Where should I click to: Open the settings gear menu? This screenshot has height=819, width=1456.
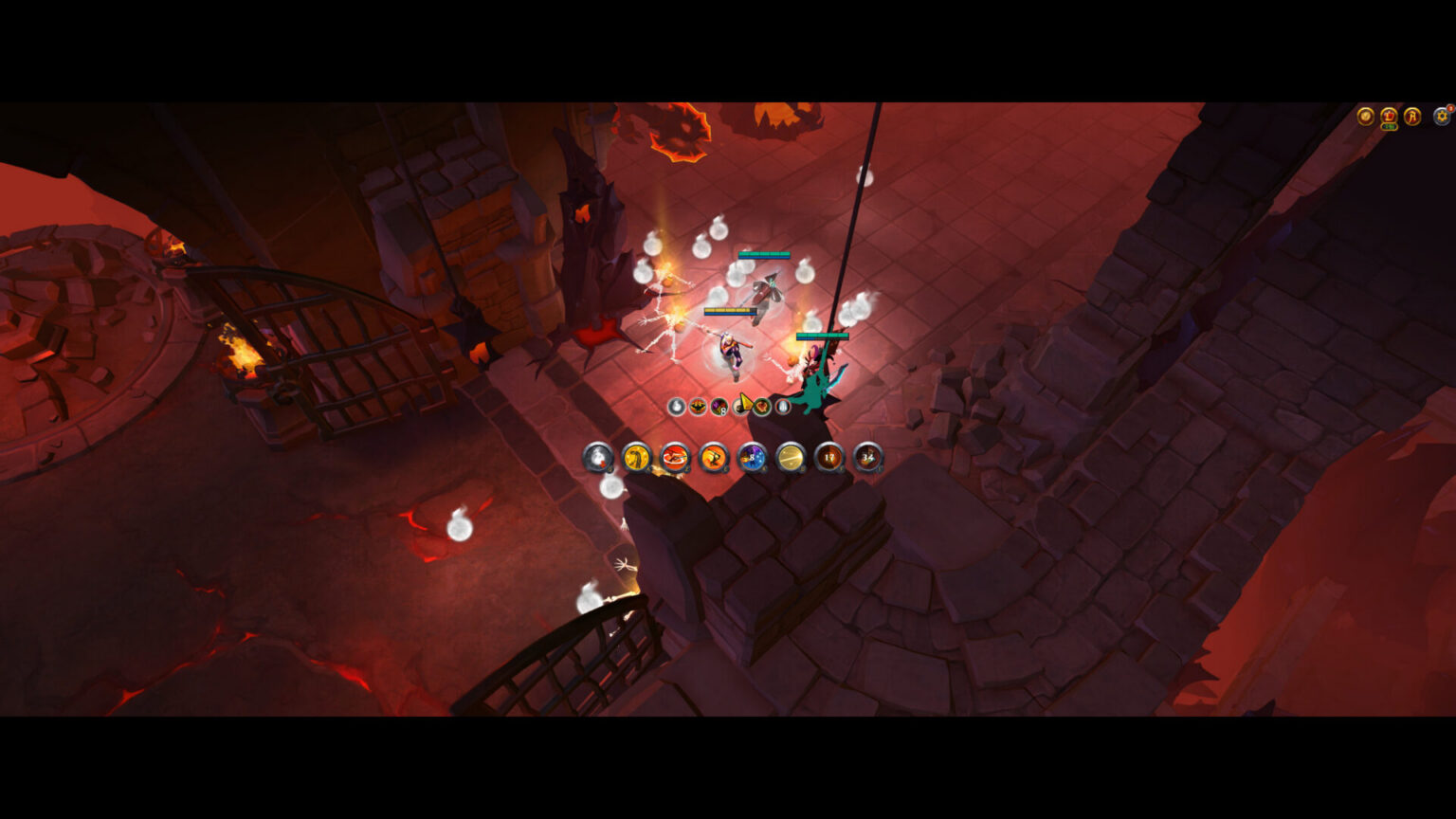tap(1442, 116)
